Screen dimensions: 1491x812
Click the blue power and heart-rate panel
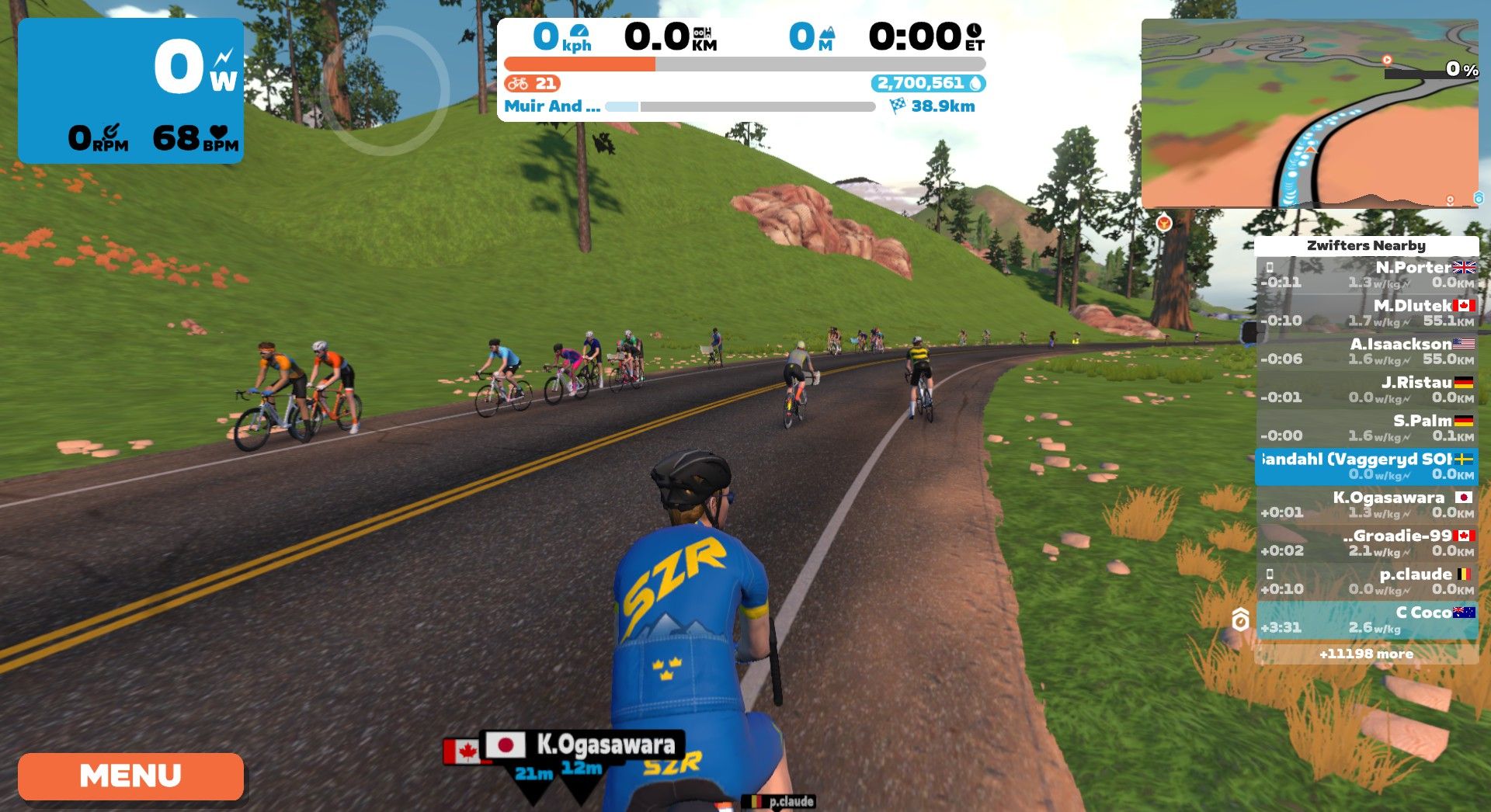tap(130, 91)
